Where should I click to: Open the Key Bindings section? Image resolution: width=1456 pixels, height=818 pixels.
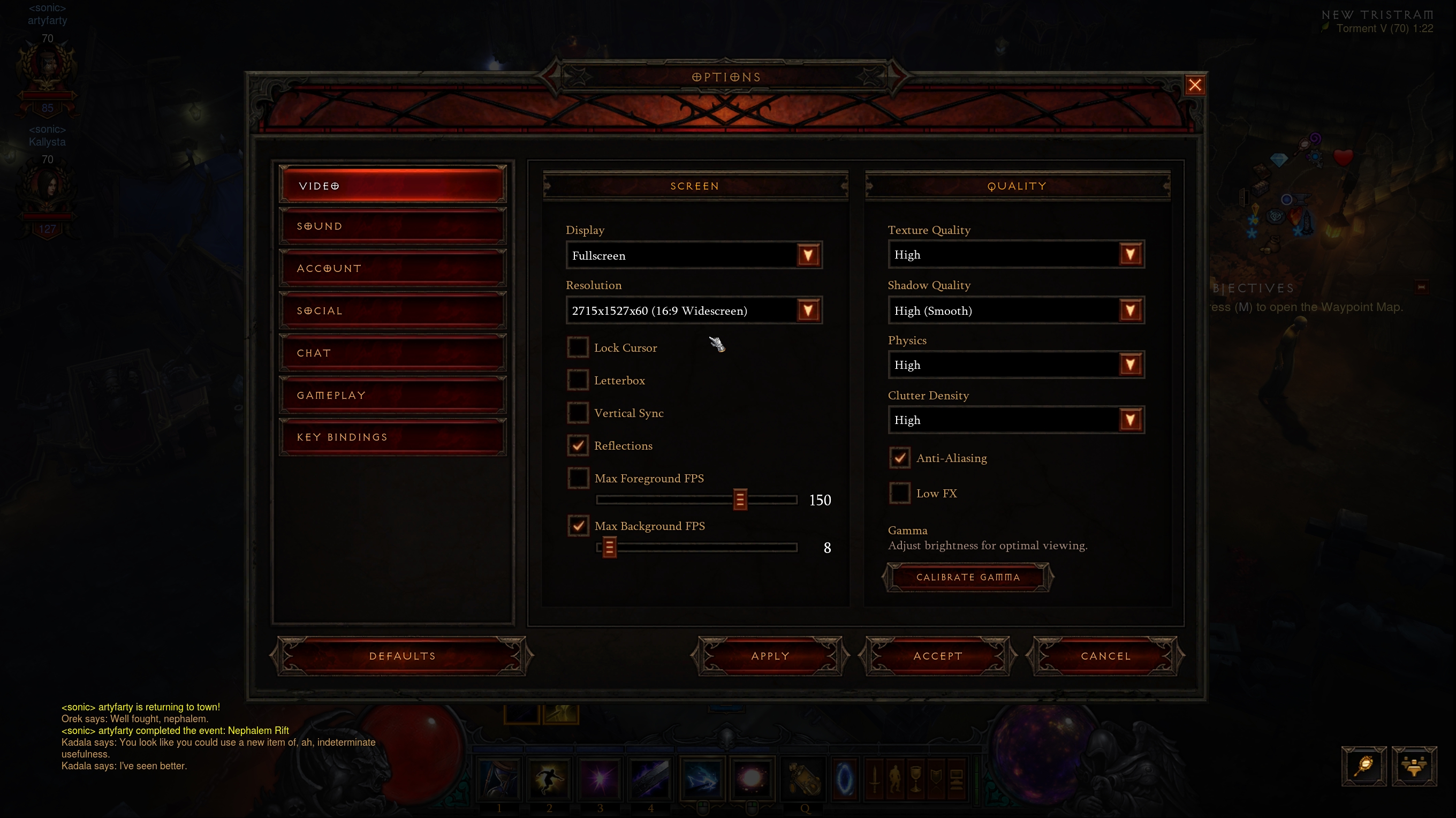point(392,437)
